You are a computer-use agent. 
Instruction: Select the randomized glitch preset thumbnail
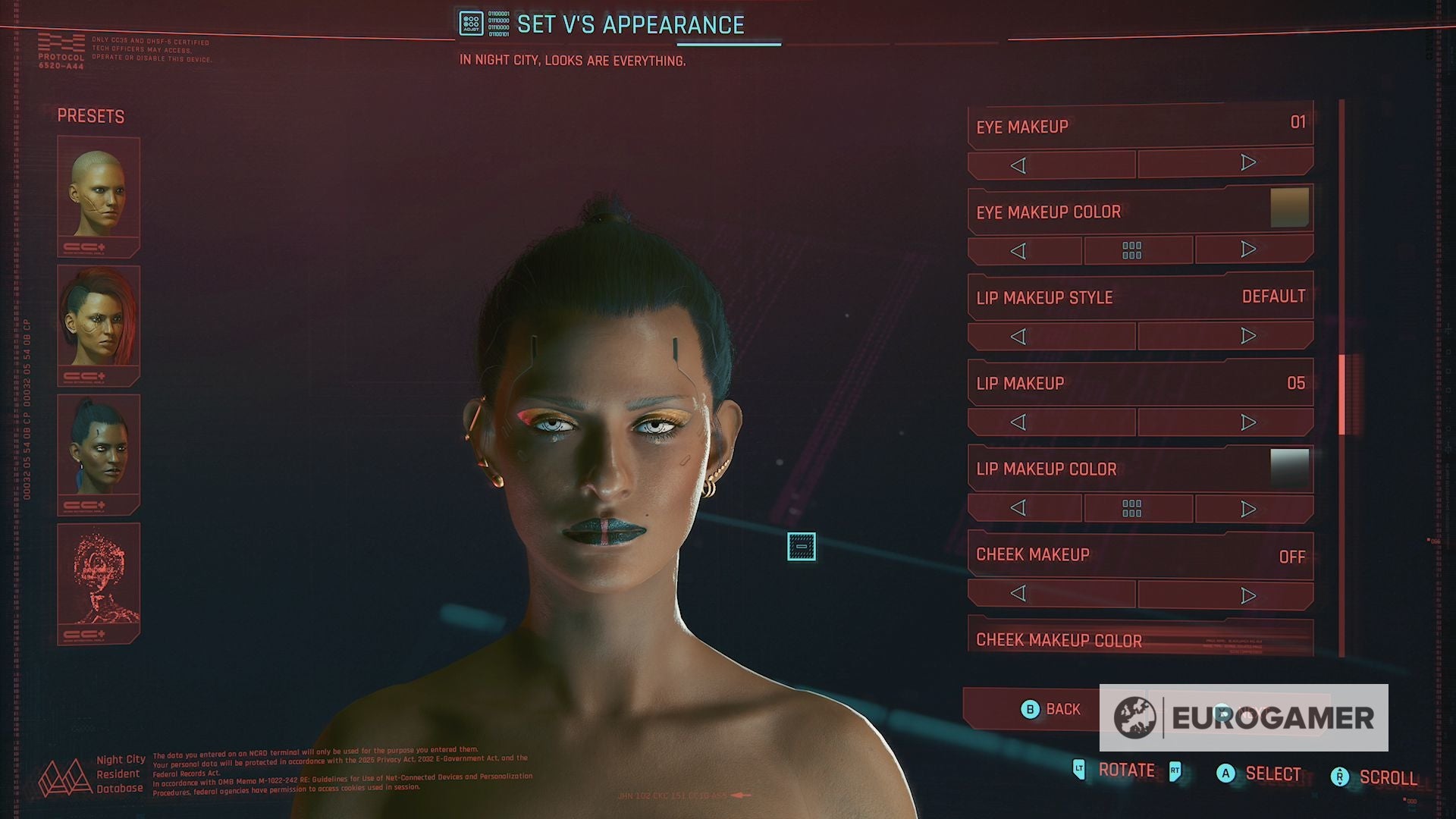[99, 582]
